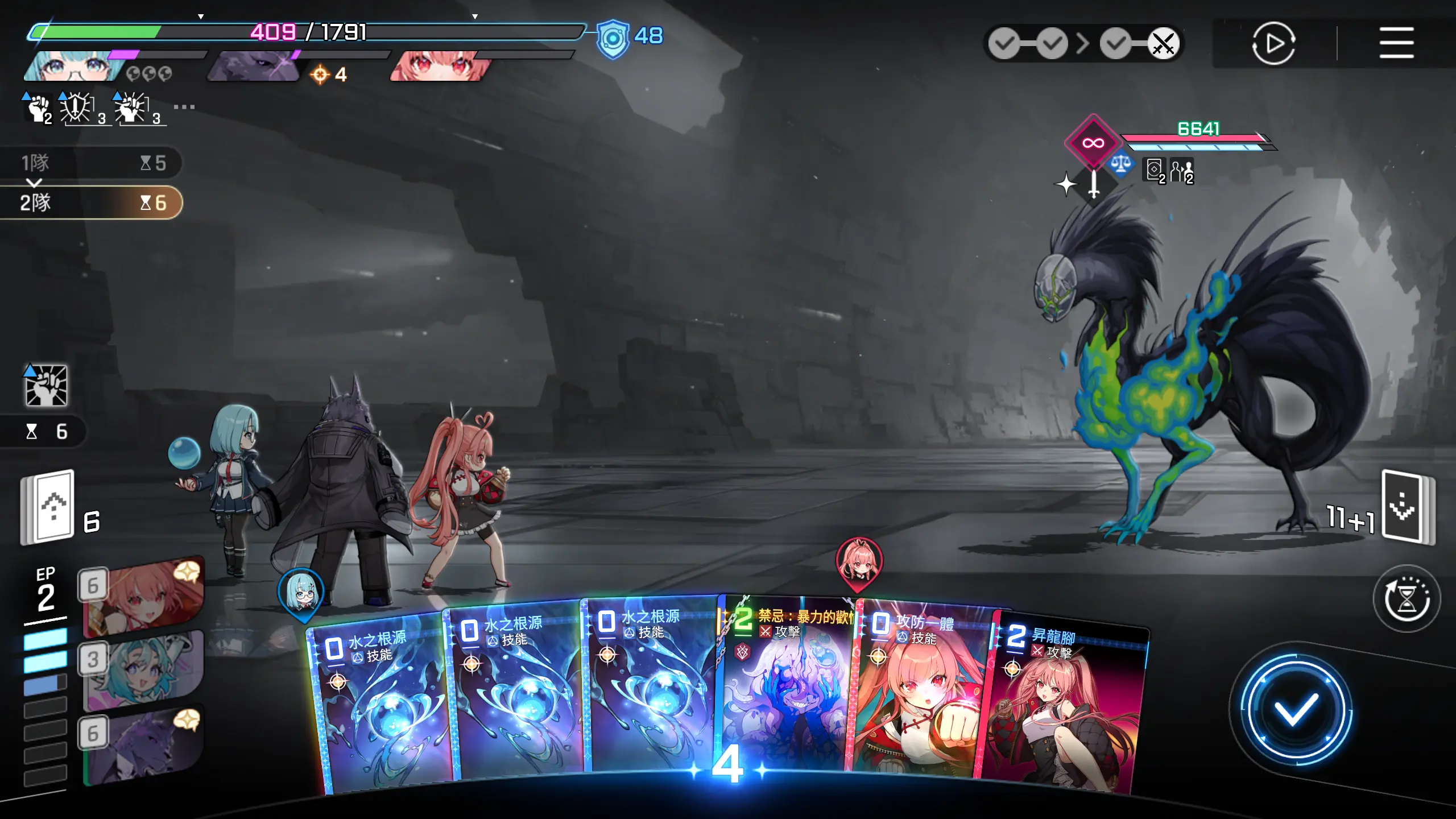
Task: Toggle the auto-play battle button
Action: tap(1273, 43)
